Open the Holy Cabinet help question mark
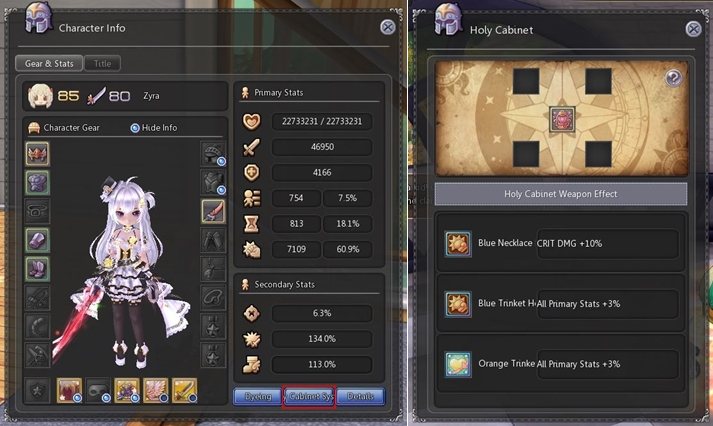Viewport: 713px width, 426px height. [673, 77]
